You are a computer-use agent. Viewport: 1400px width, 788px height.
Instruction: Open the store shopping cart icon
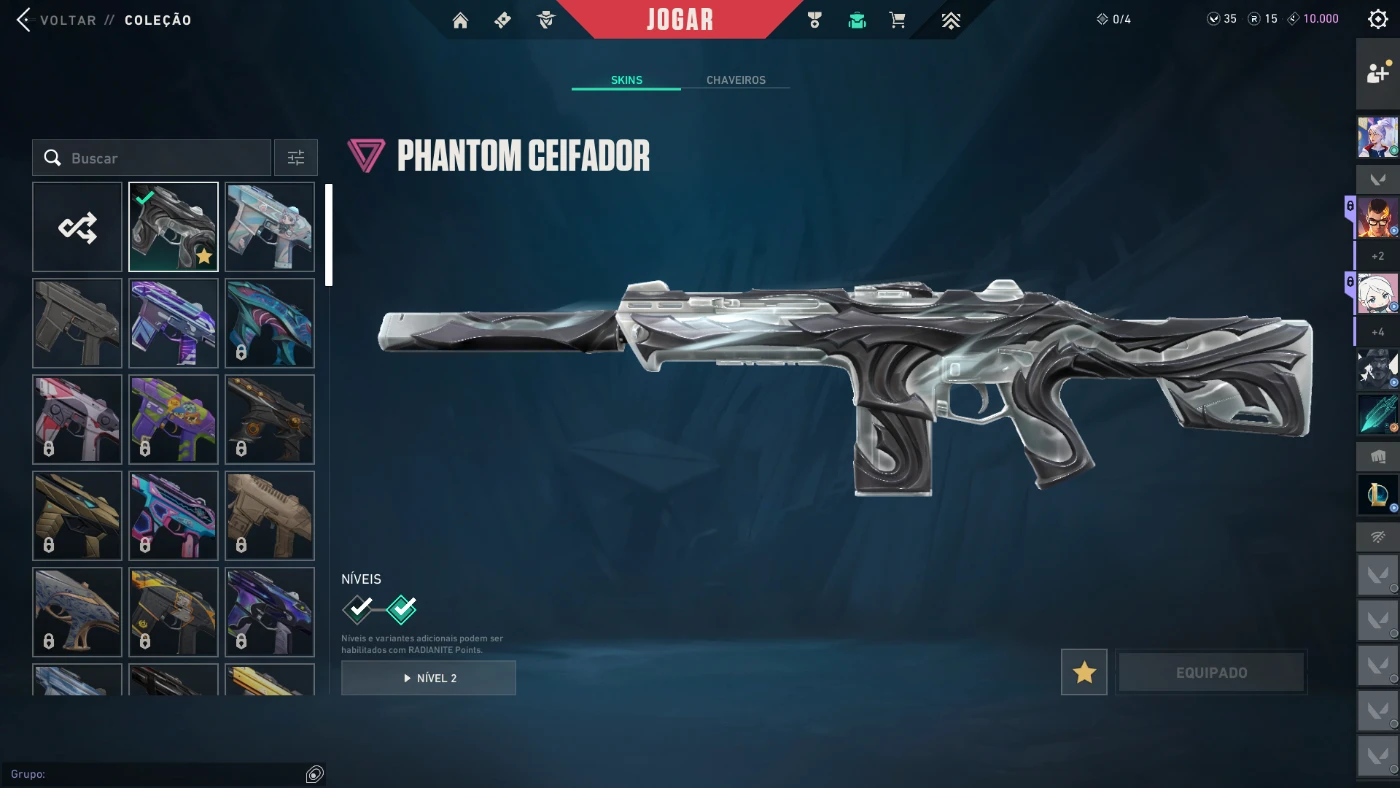tap(898, 20)
